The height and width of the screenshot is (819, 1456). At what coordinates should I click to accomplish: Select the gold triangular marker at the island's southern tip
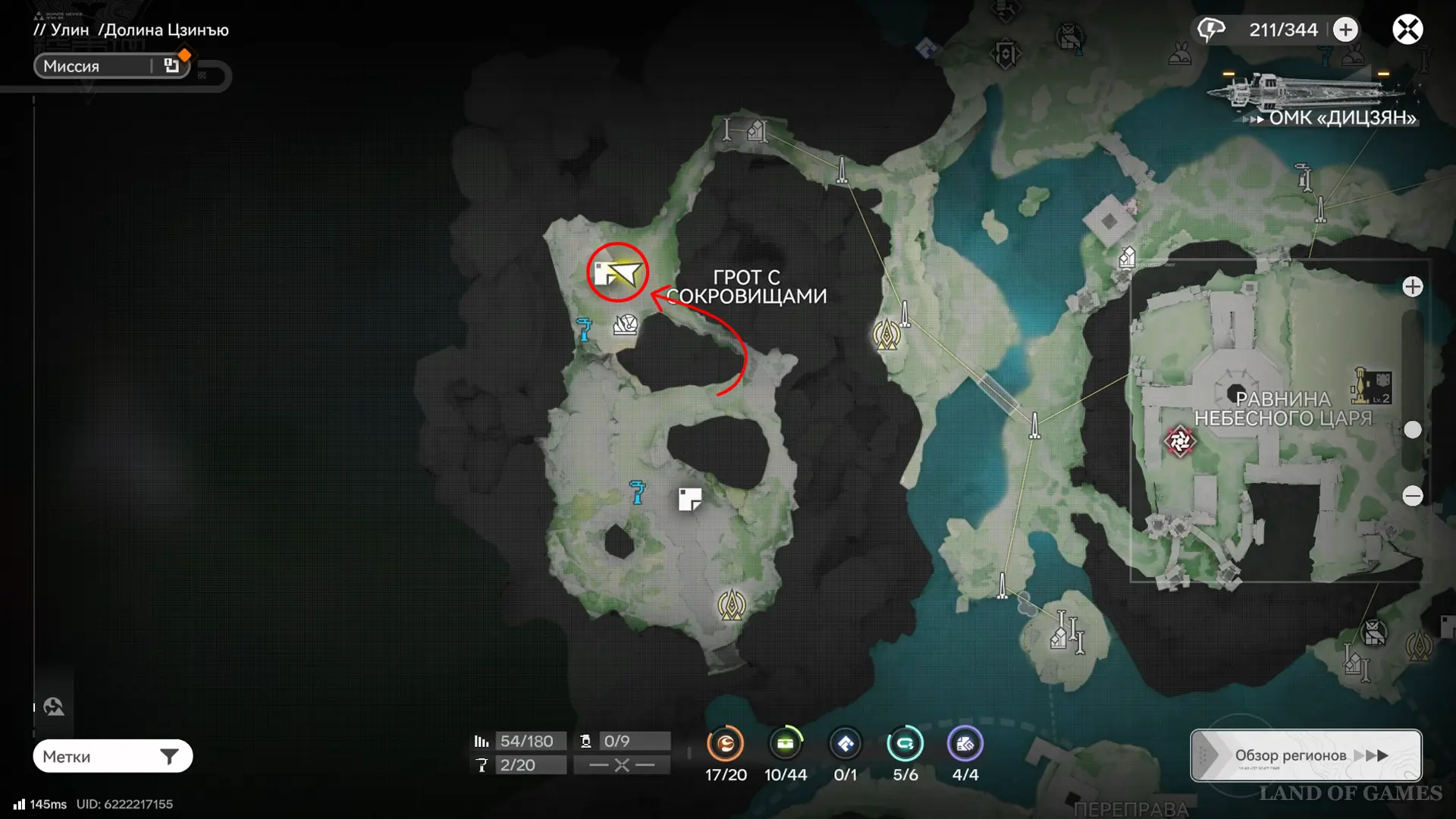(731, 605)
